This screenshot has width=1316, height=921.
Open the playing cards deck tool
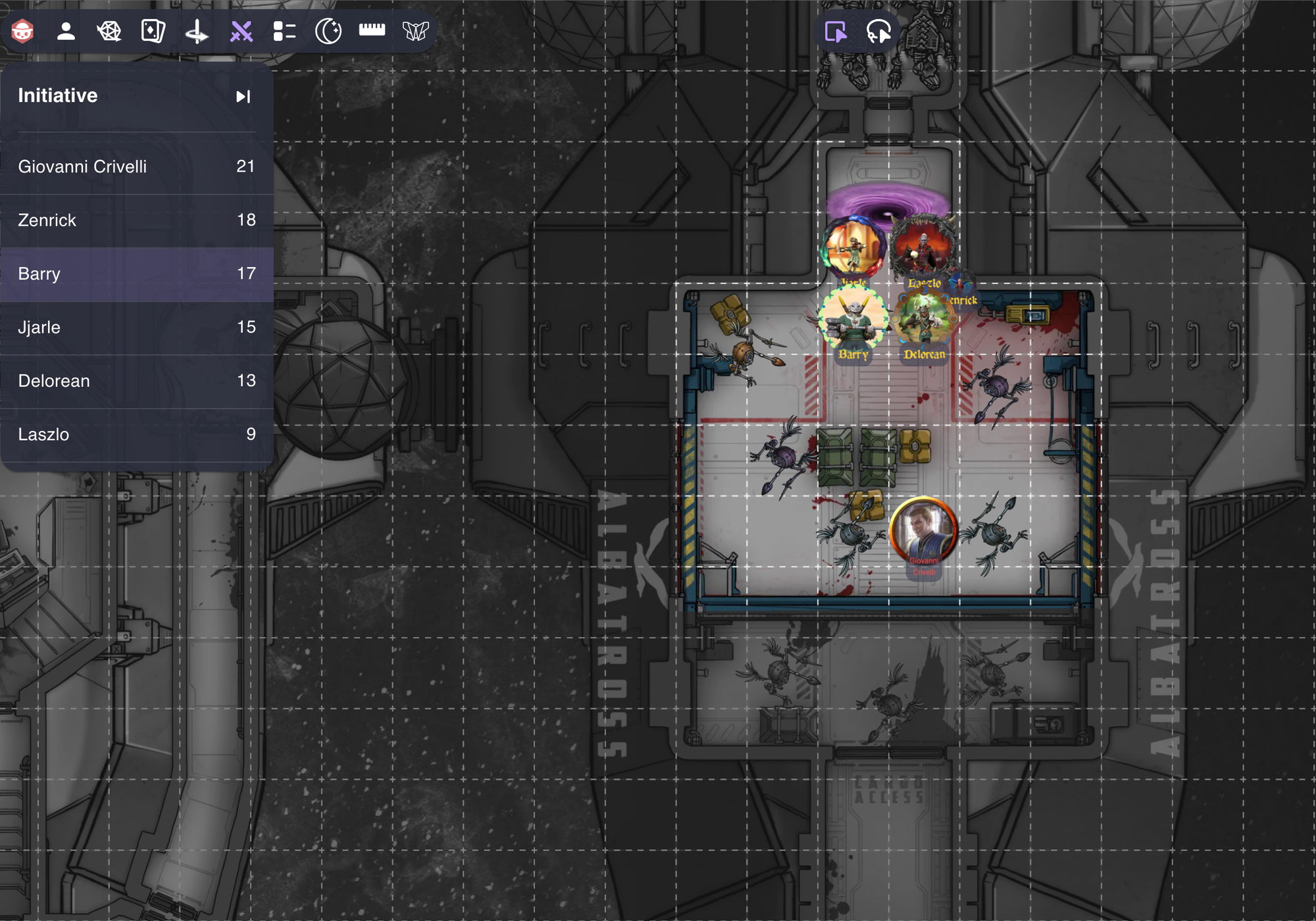(x=154, y=30)
